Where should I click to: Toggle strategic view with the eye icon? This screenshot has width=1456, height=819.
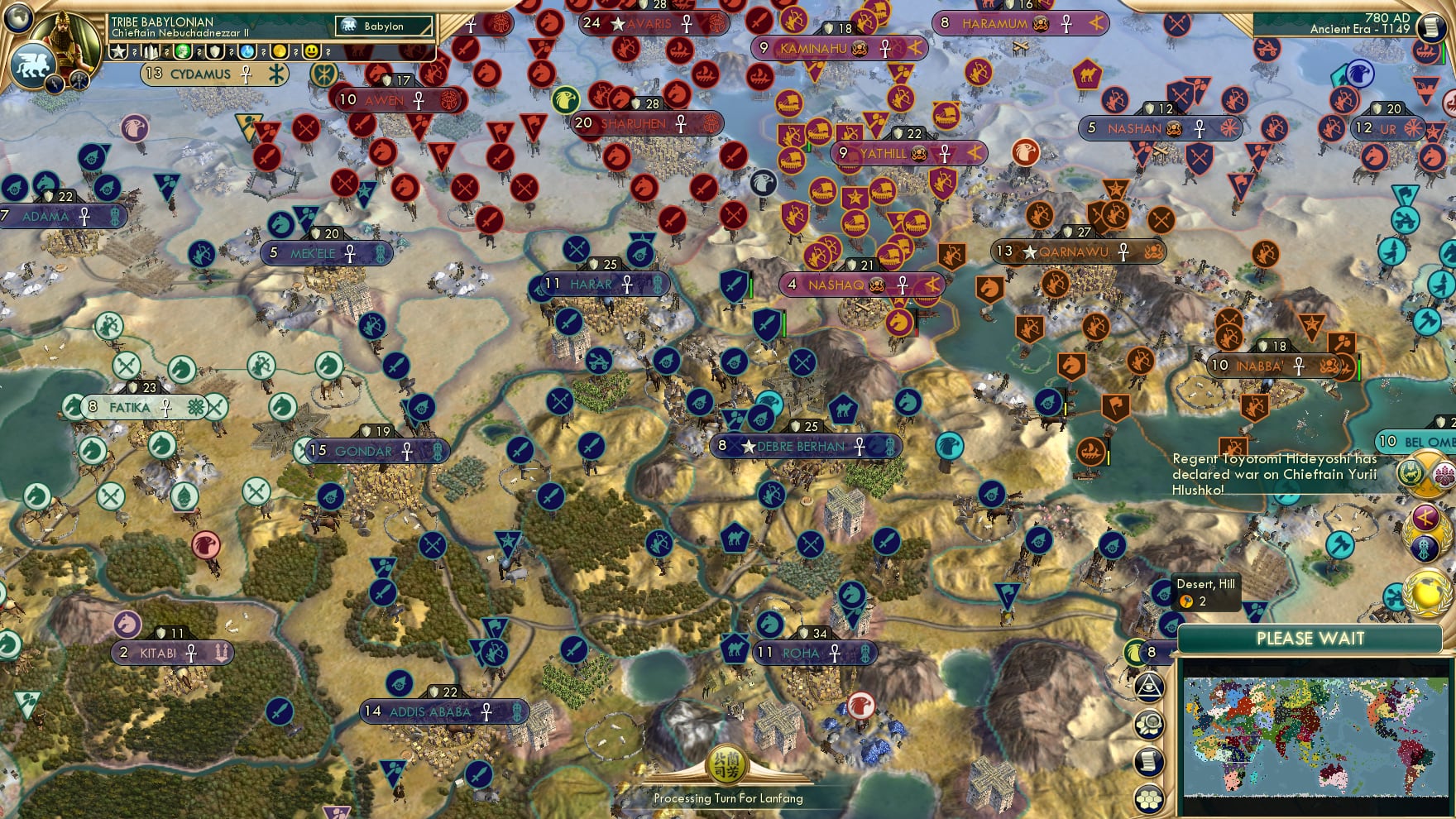coord(1147,686)
